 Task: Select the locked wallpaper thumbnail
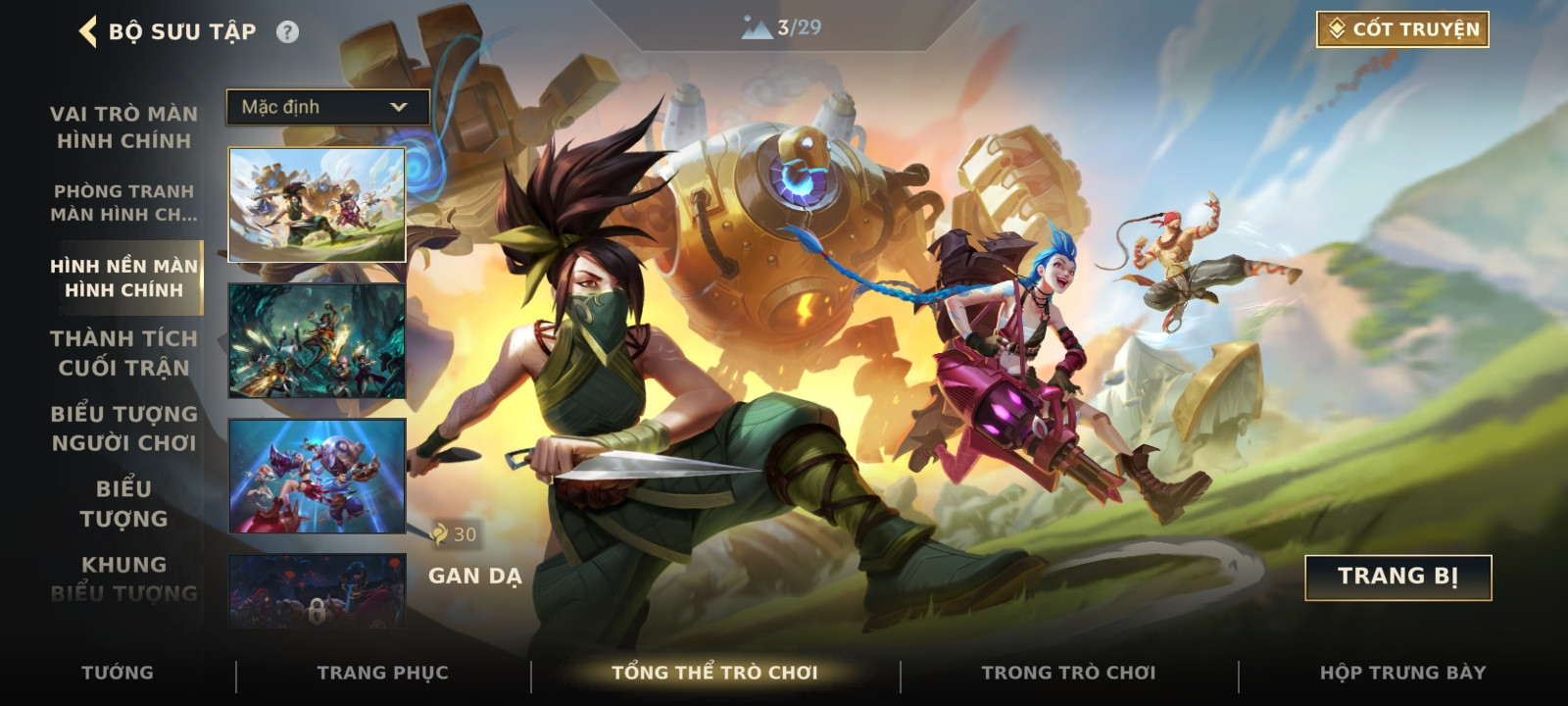[317, 593]
